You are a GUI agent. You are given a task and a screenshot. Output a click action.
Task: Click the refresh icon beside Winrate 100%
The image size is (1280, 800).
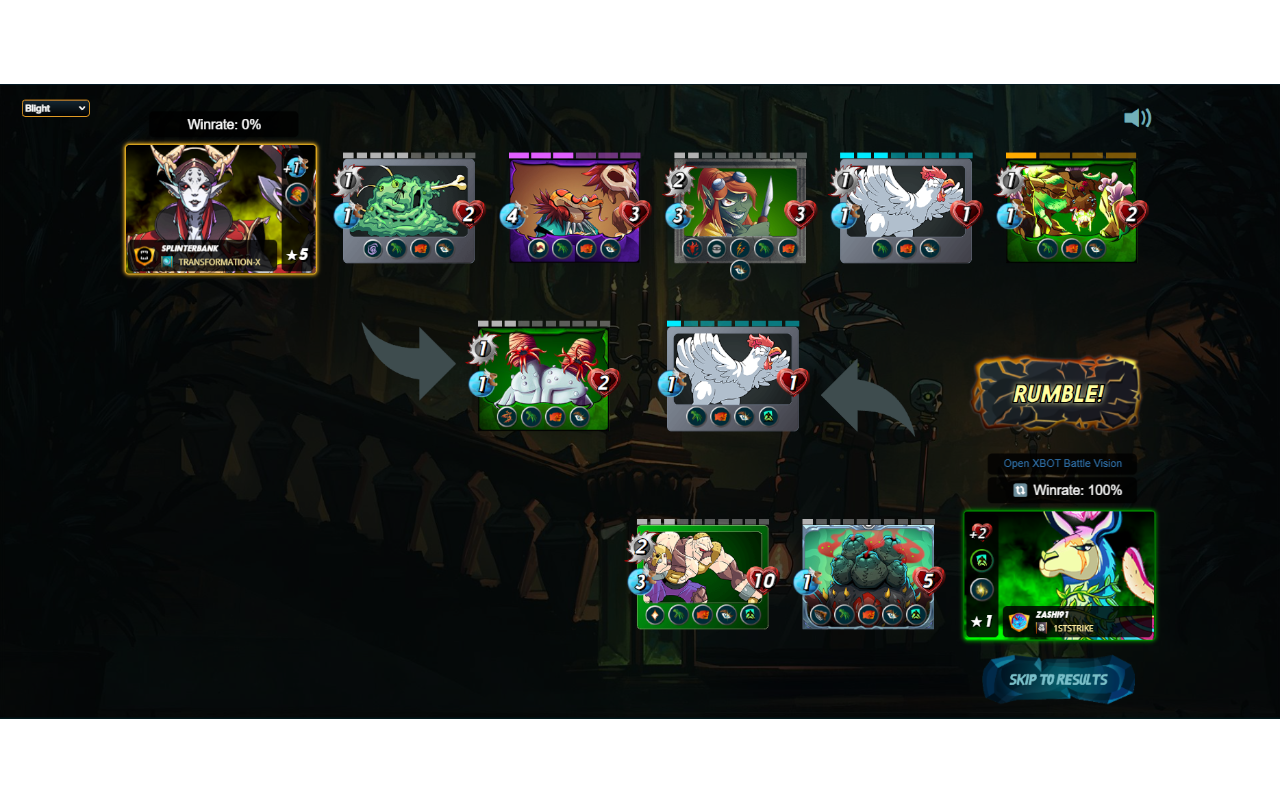(1020, 490)
